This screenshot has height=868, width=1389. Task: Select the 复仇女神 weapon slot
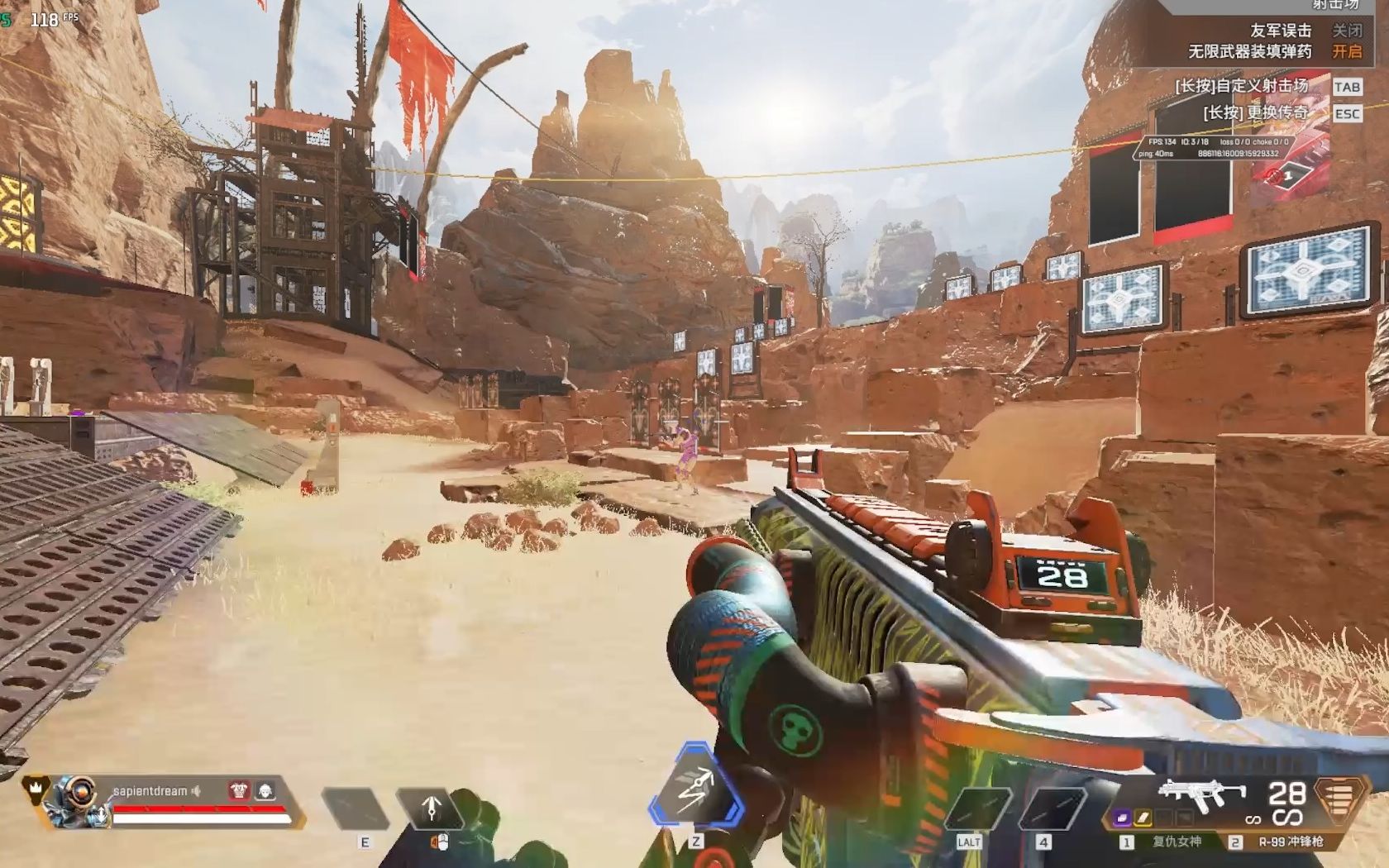pos(1177,842)
